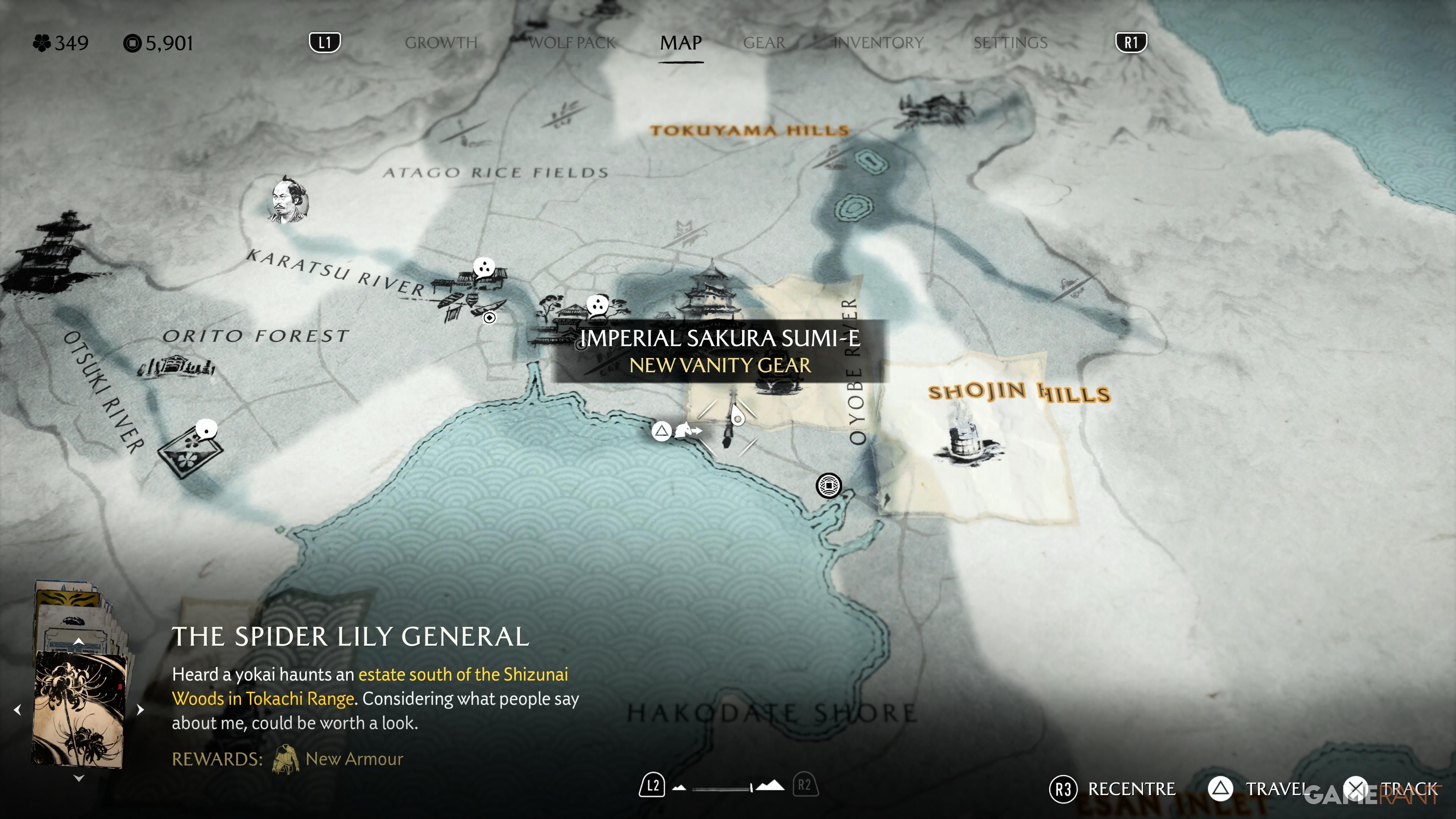Show the next quest card with right arrow
The width and height of the screenshot is (1456, 819).
pyautogui.click(x=141, y=709)
